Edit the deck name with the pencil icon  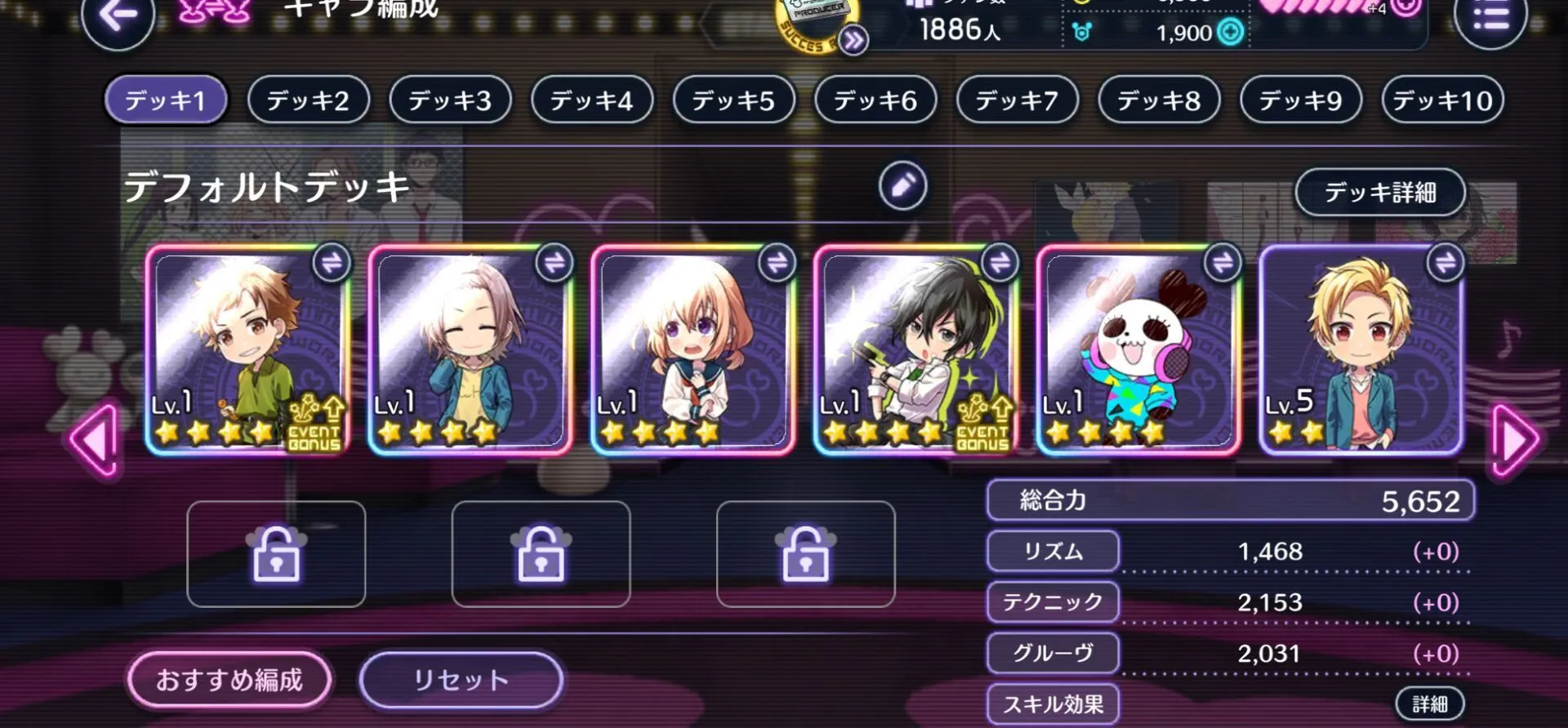tap(902, 186)
